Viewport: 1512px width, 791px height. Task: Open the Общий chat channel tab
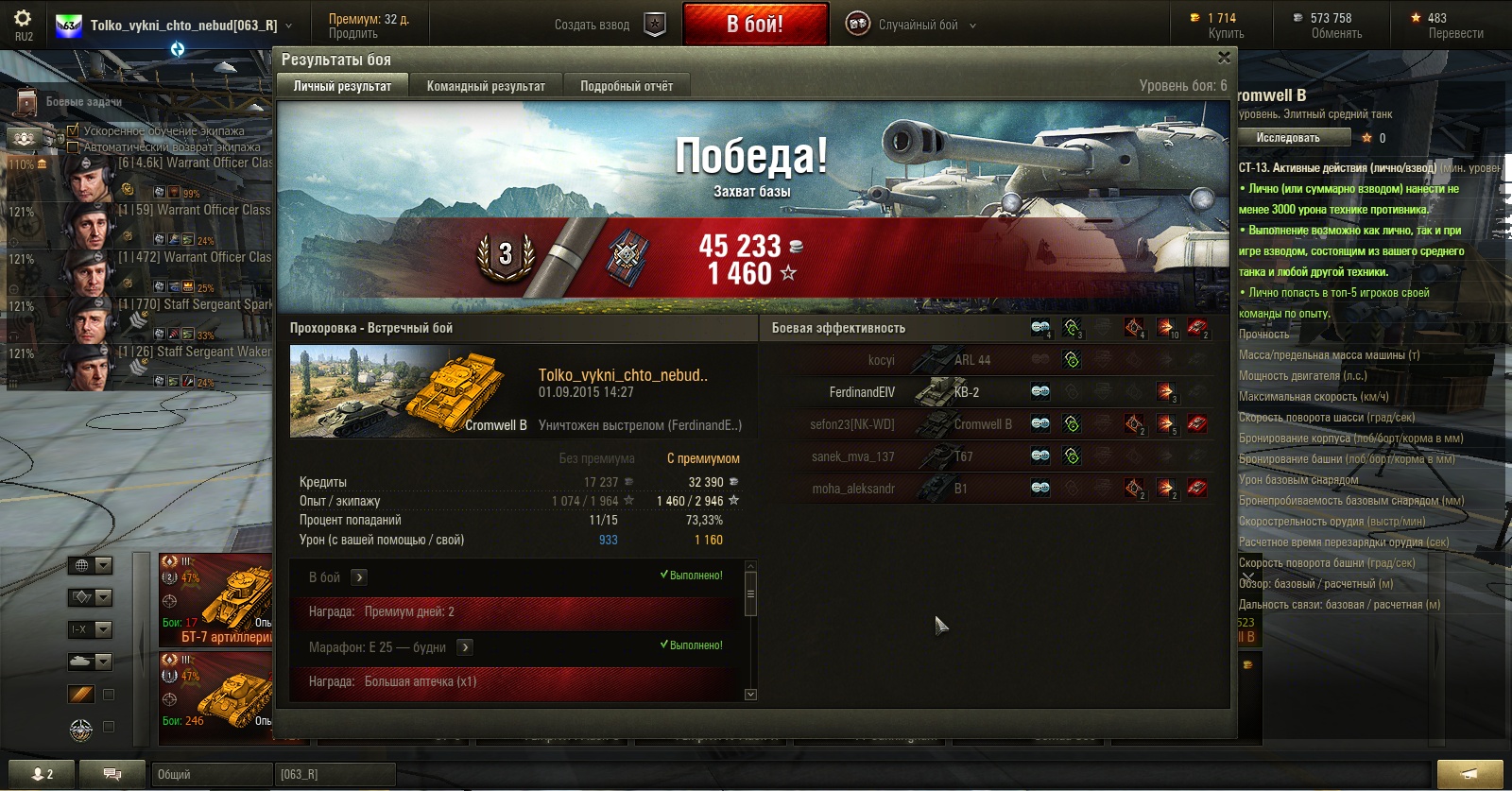(x=211, y=774)
